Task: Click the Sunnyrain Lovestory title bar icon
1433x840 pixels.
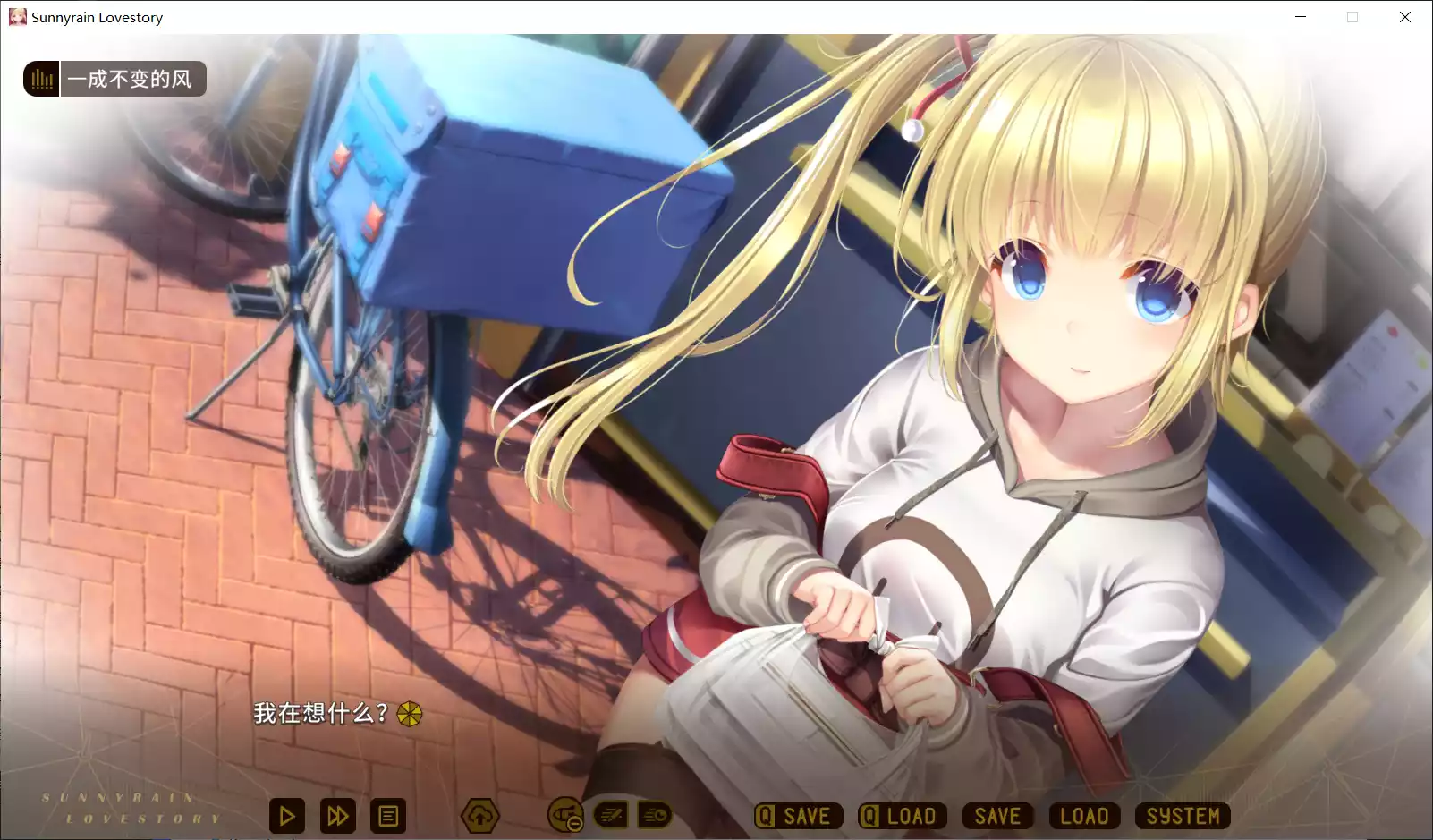Action: click(x=17, y=17)
